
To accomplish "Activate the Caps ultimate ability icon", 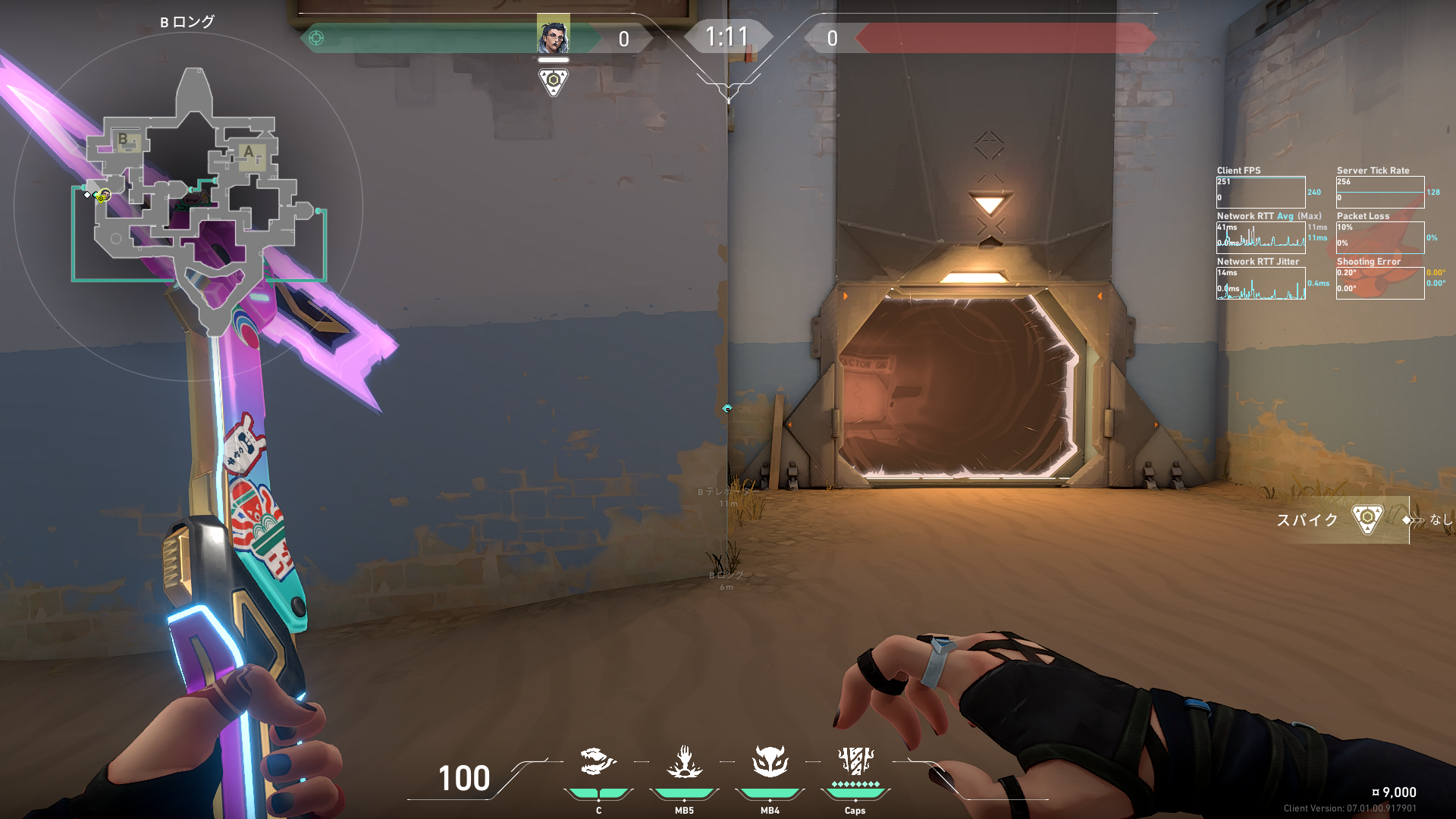I will pyautogui.click(x=855, y=761).
